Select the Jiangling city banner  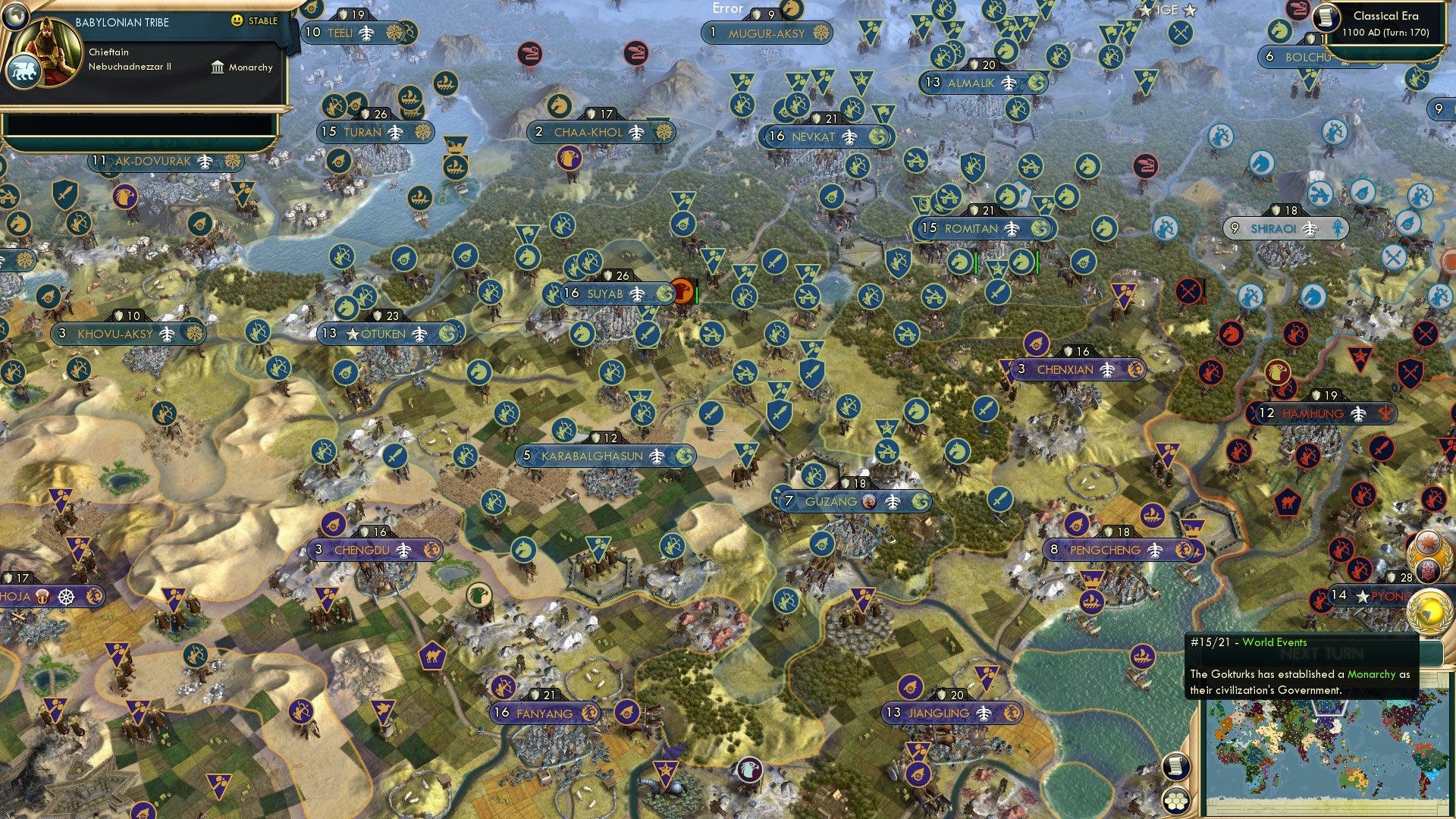tap(950, 713)
